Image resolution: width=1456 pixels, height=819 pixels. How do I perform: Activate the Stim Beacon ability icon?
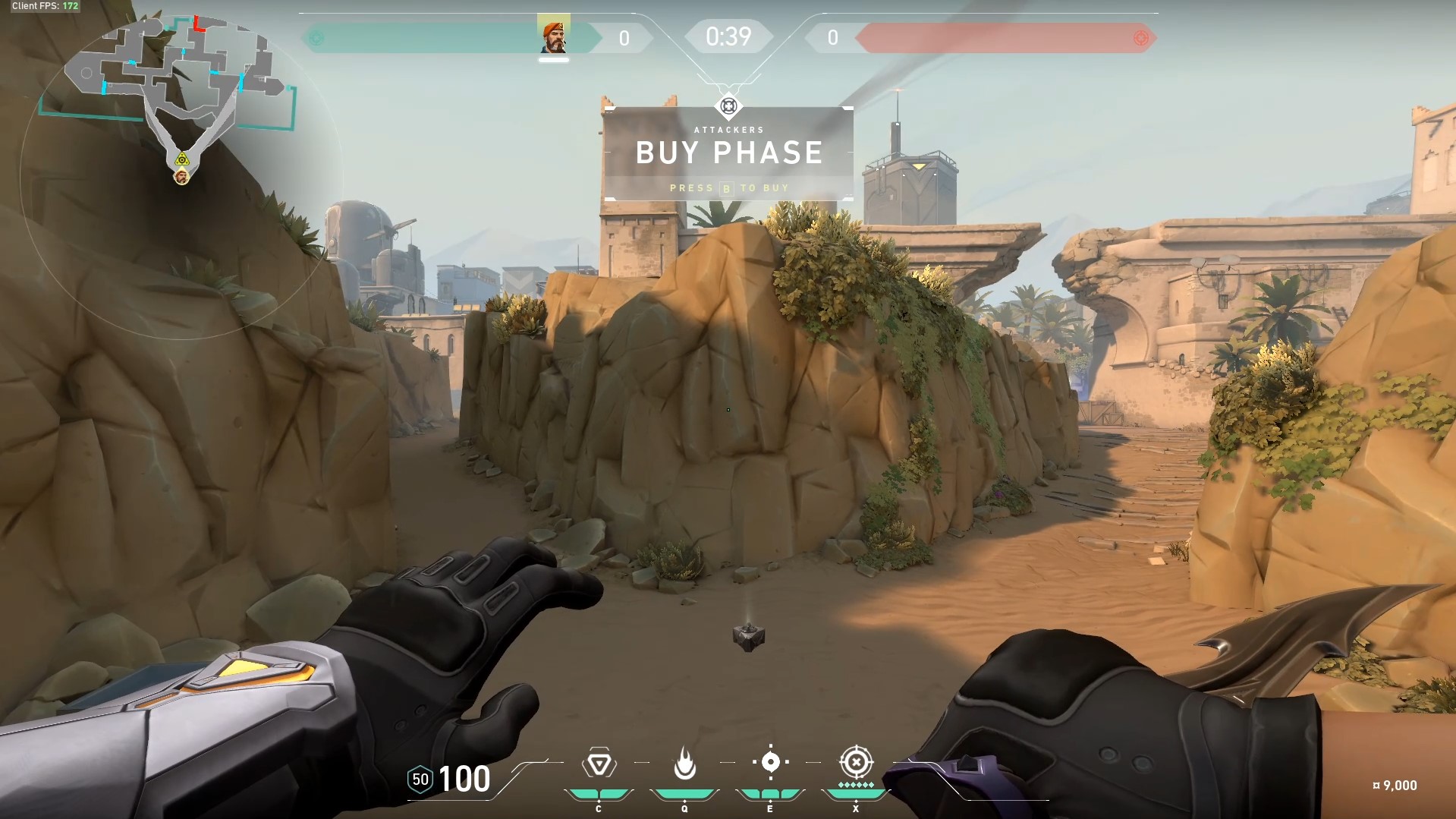pos(599,764)
